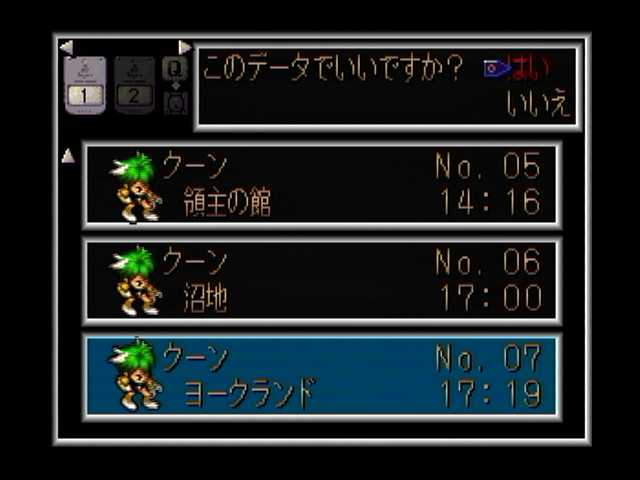Click the up arrow beside the save list
640x480 pixels.
68,156
